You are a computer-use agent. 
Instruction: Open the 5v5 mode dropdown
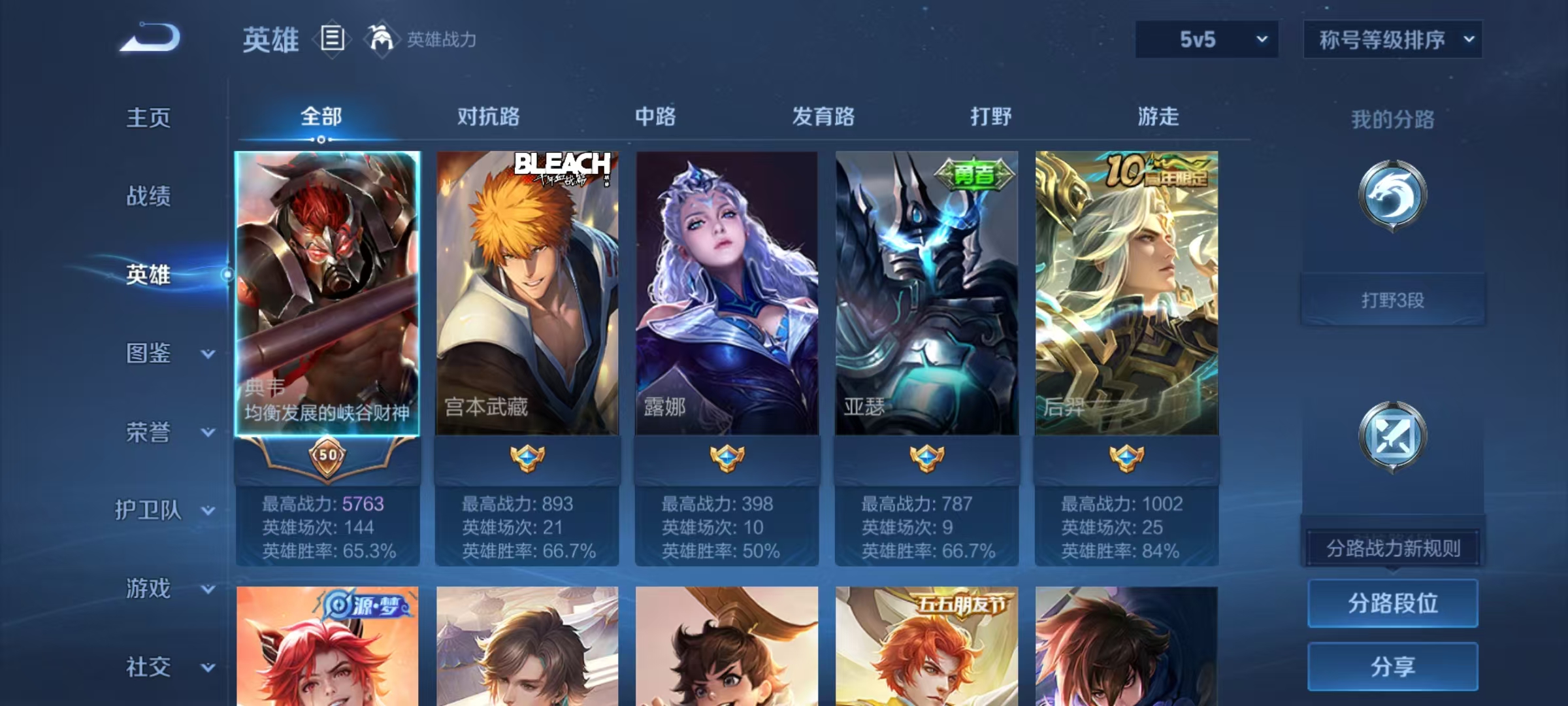click(x=1207, y=39)
